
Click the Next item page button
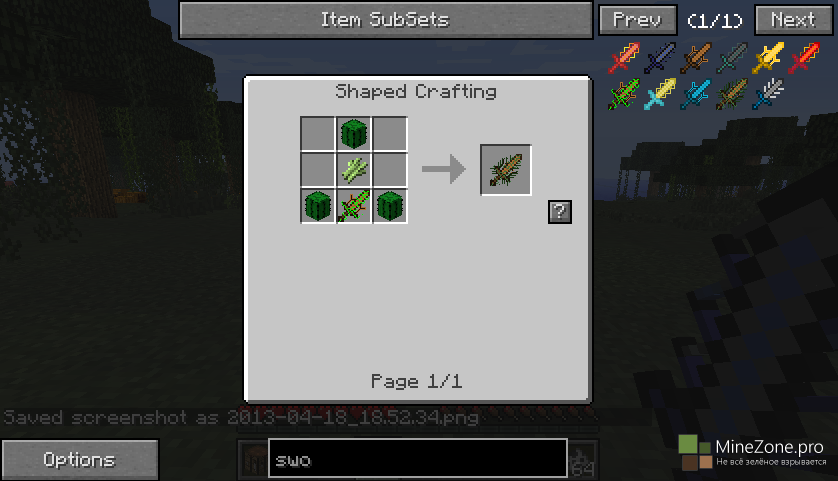[793, 20]
